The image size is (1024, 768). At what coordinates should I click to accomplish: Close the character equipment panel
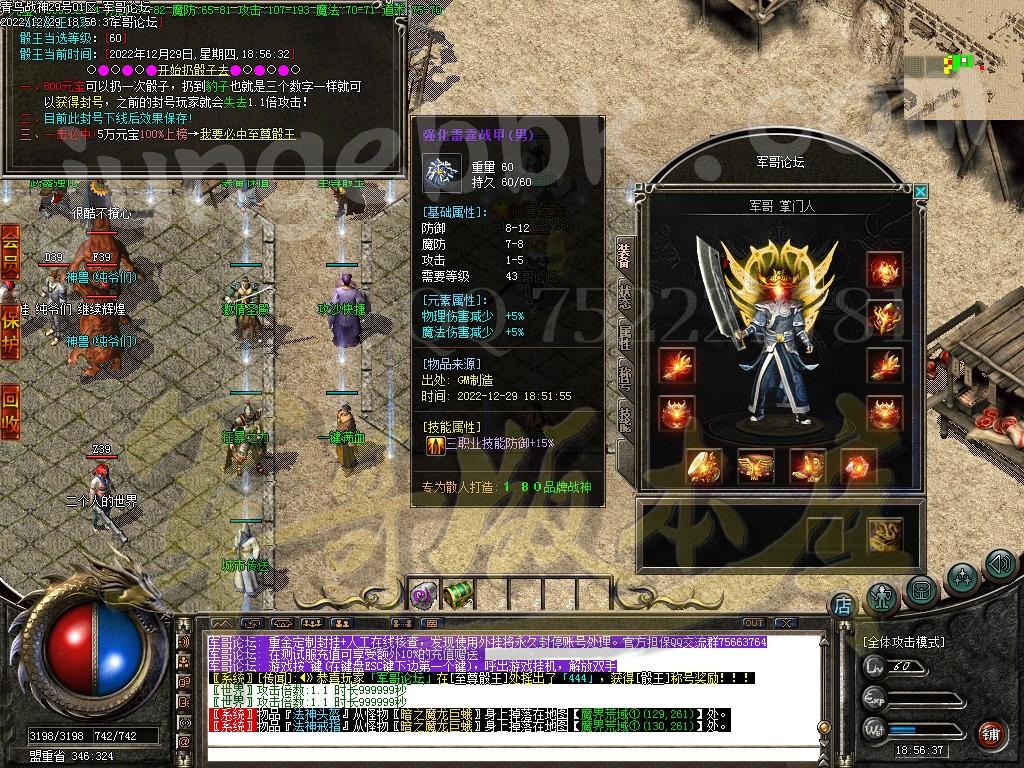(921, 191)
